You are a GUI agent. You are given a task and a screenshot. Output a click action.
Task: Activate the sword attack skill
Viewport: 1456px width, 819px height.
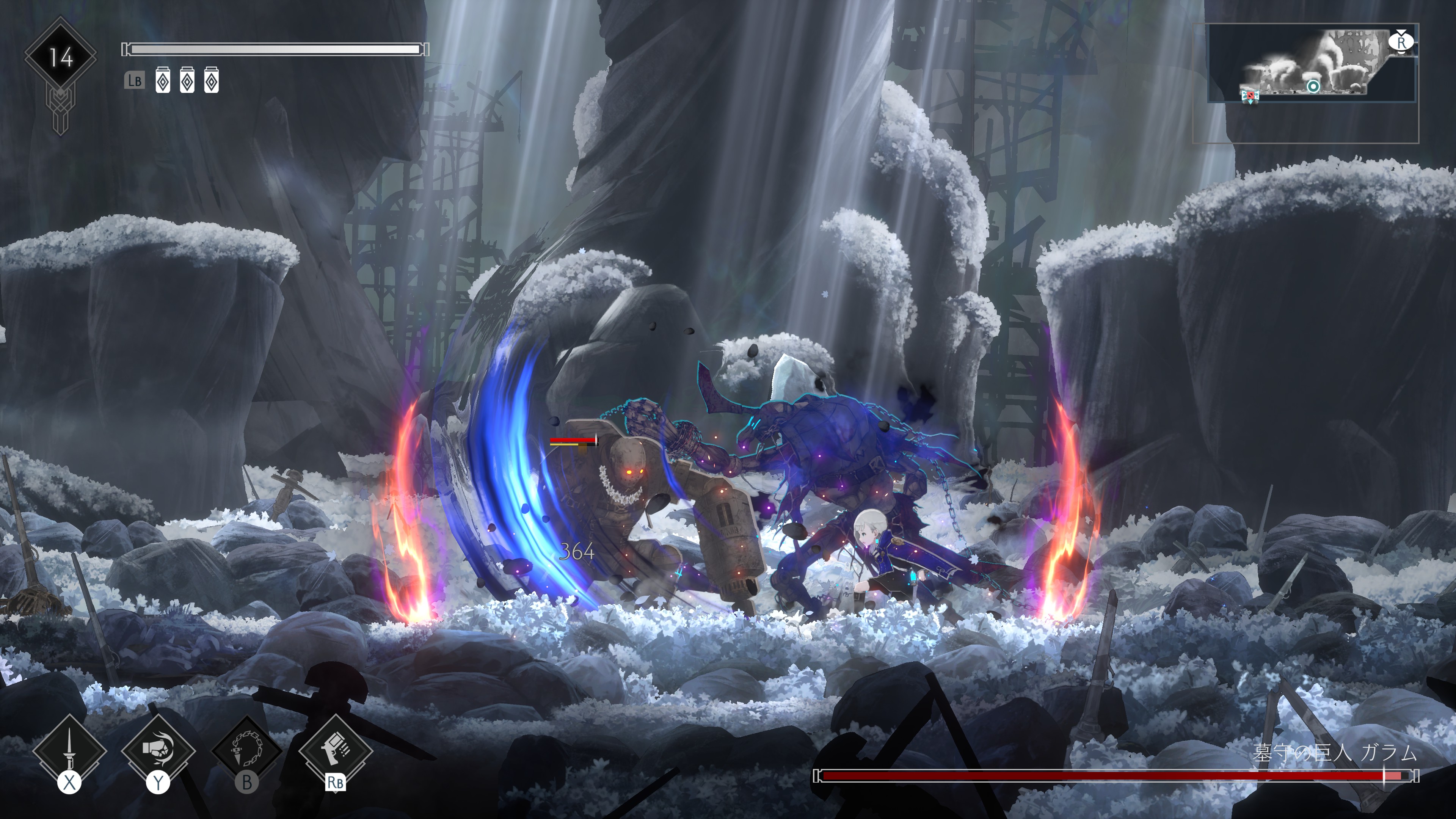[x=69, y=751]
